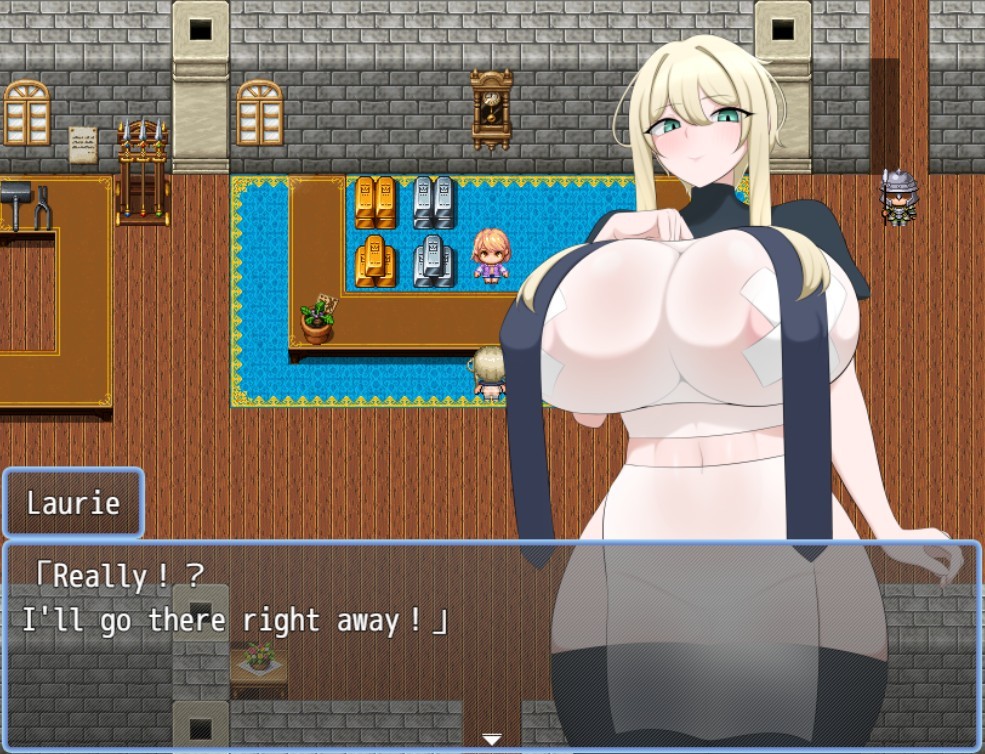This screenshot has height=754, width=985.
Task: Click the dialogue message box to continue
Action: [300, 640]
